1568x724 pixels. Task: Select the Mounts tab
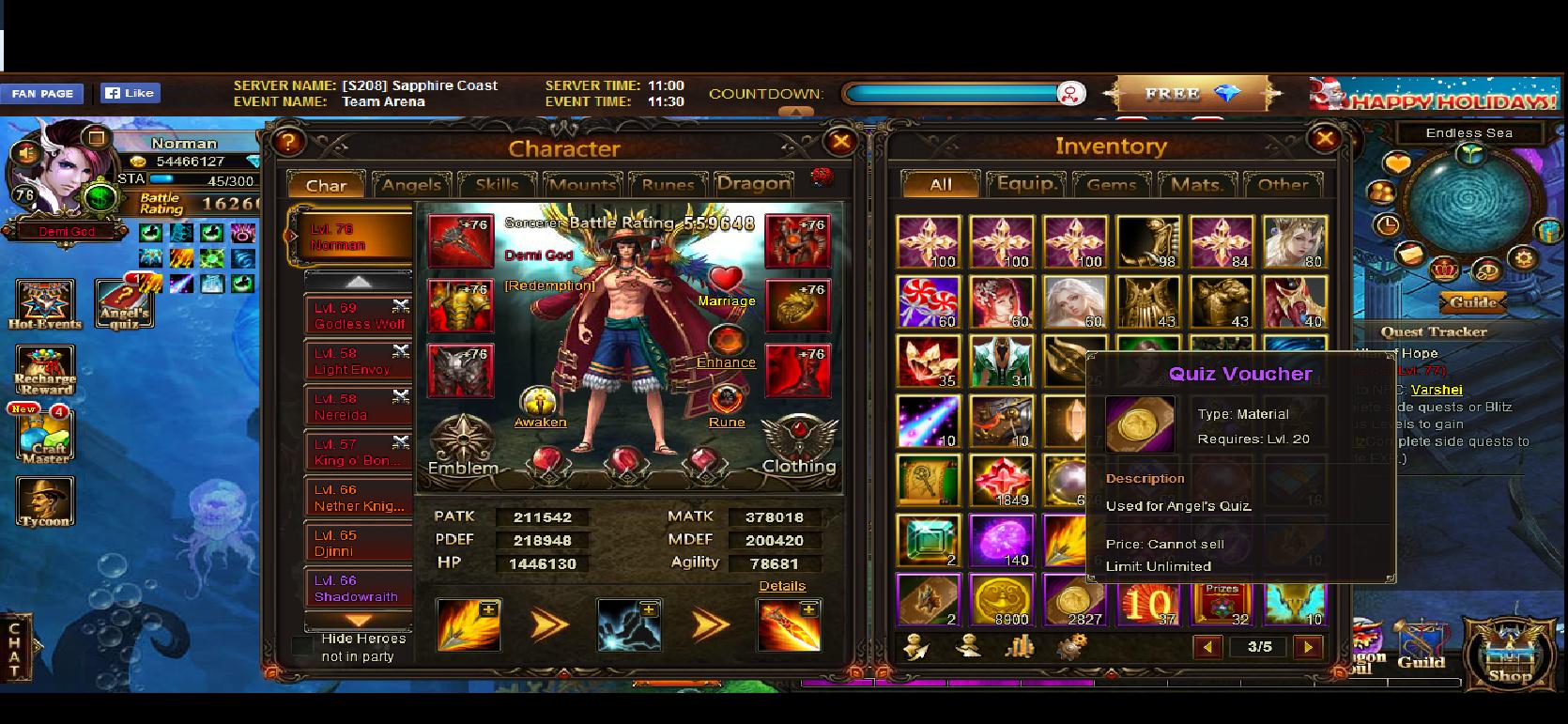pos(582,185)
